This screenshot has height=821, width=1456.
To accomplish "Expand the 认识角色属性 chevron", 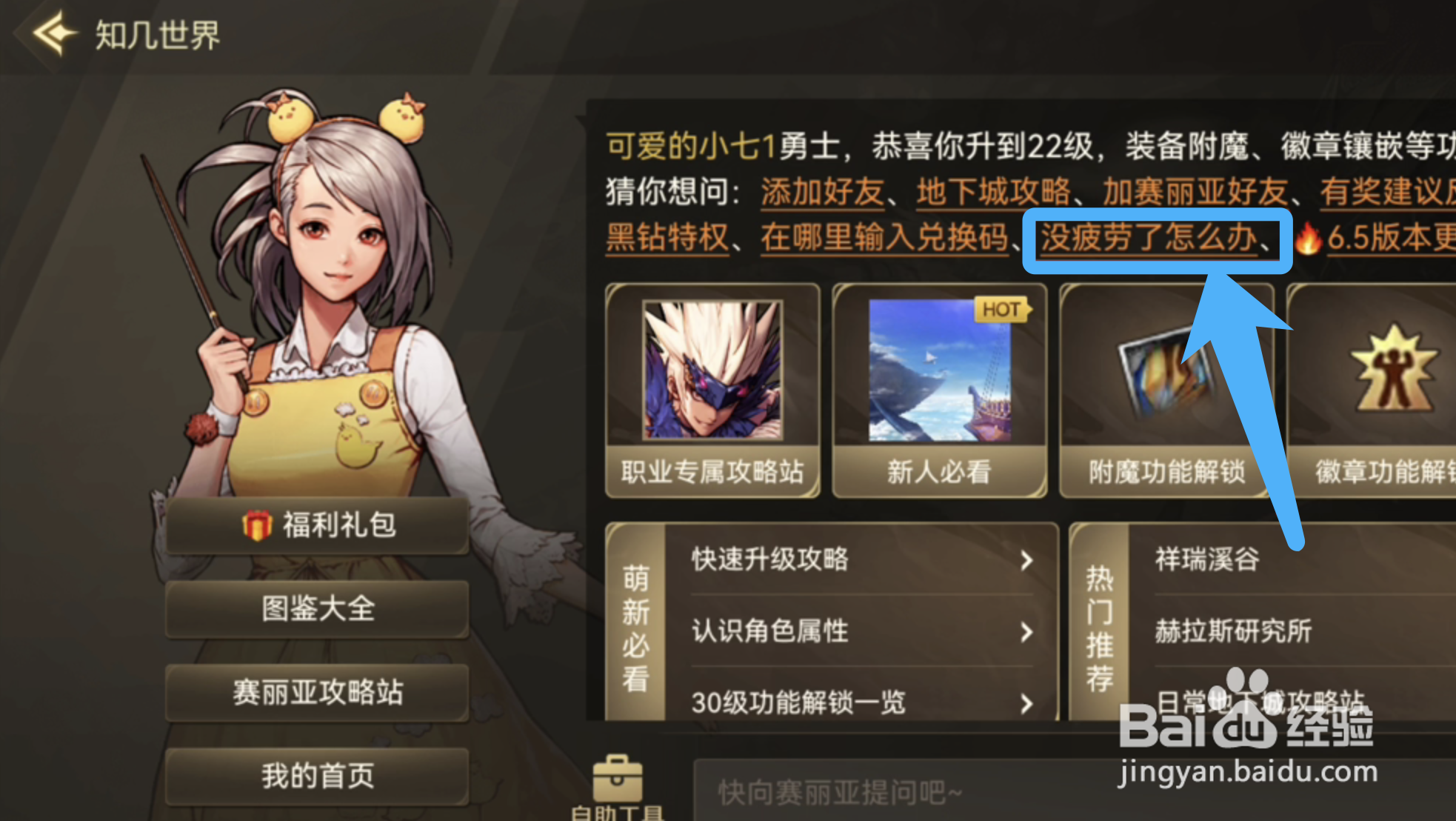I will coord(1025,632).
